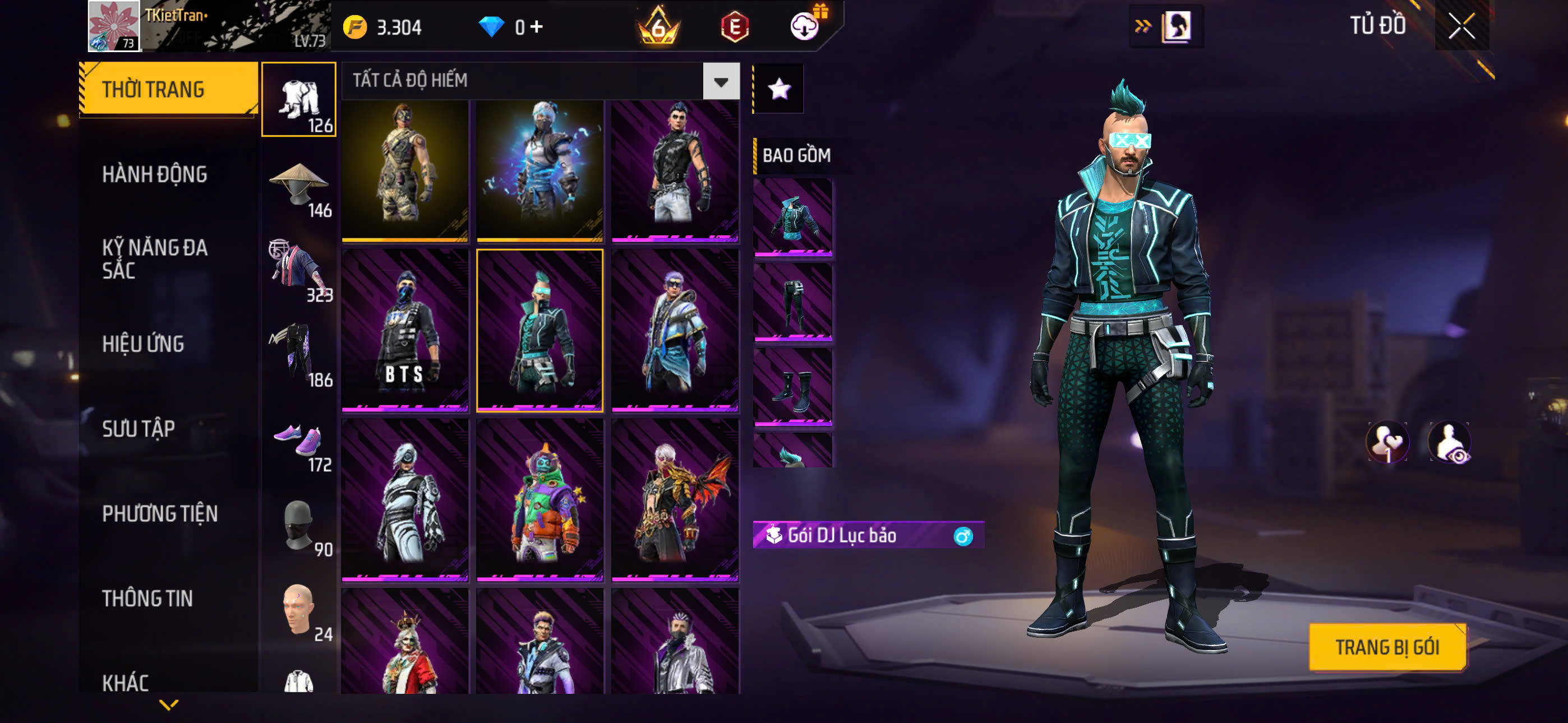Pick the camouflage soldier bundle thumbnail
The height and width of the screenshot is (723, 1568).
pos(405,170)
